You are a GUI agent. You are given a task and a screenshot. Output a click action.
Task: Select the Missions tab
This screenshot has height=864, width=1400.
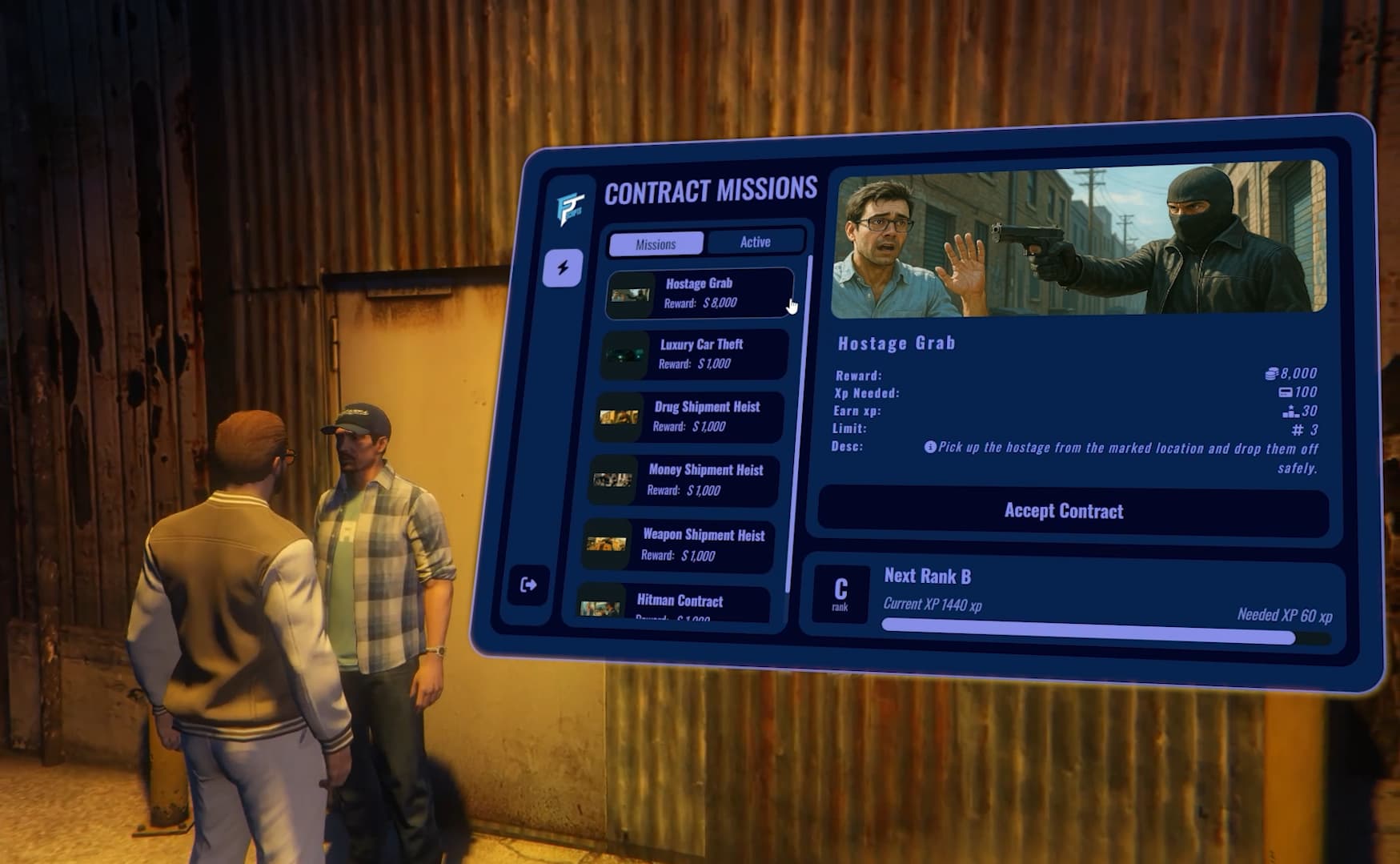pyautogui.click(x=655, y=243)
